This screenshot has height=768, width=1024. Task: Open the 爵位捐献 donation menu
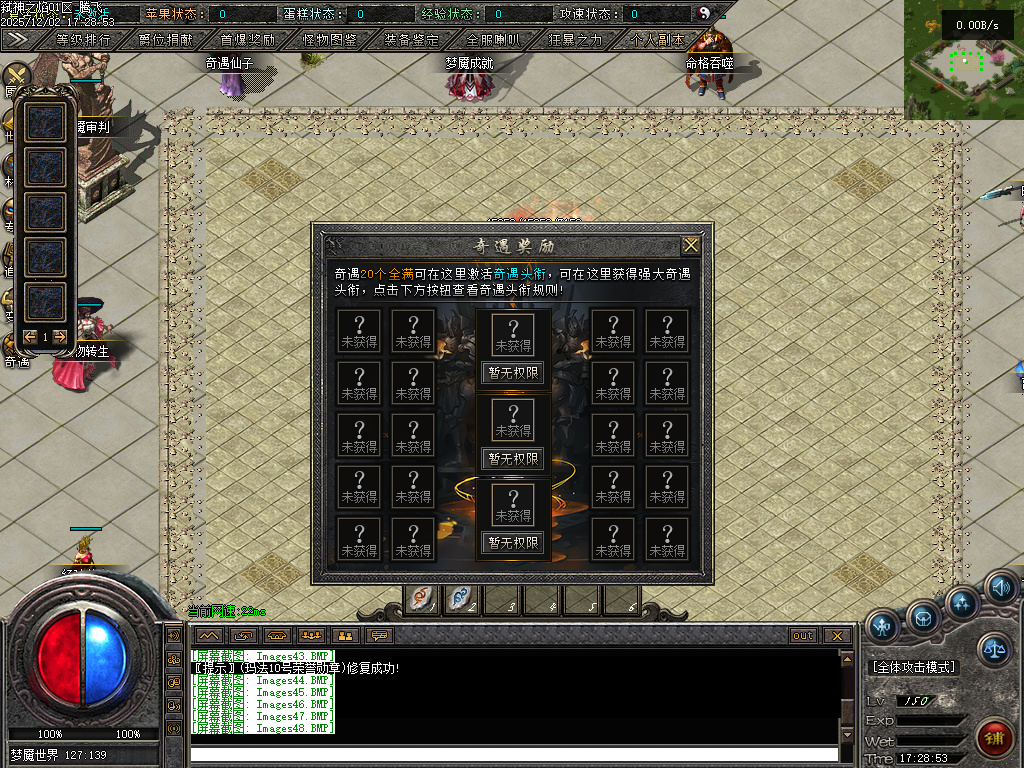[167, 40]
